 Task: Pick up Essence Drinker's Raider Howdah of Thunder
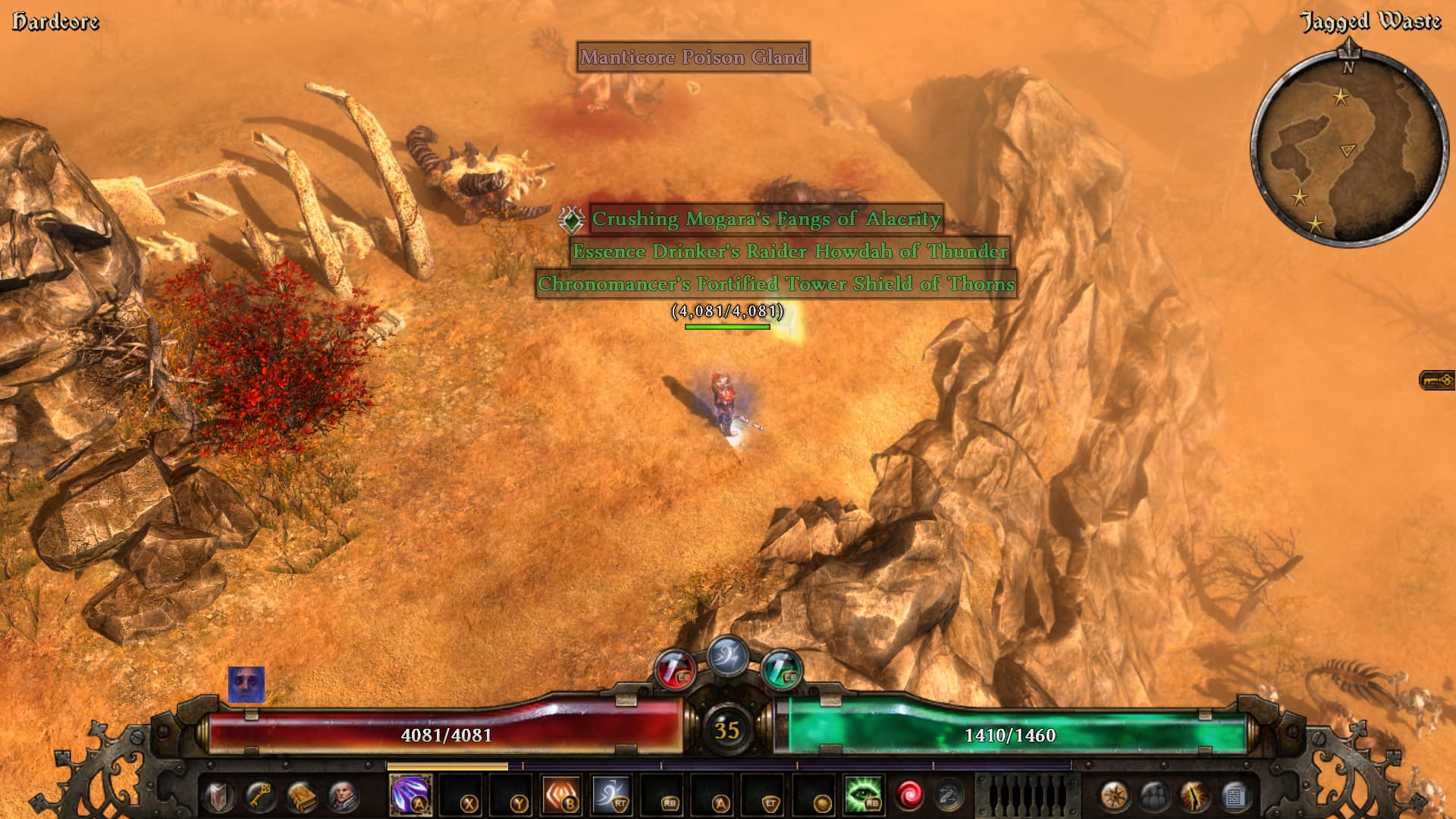tap(790, 252)
